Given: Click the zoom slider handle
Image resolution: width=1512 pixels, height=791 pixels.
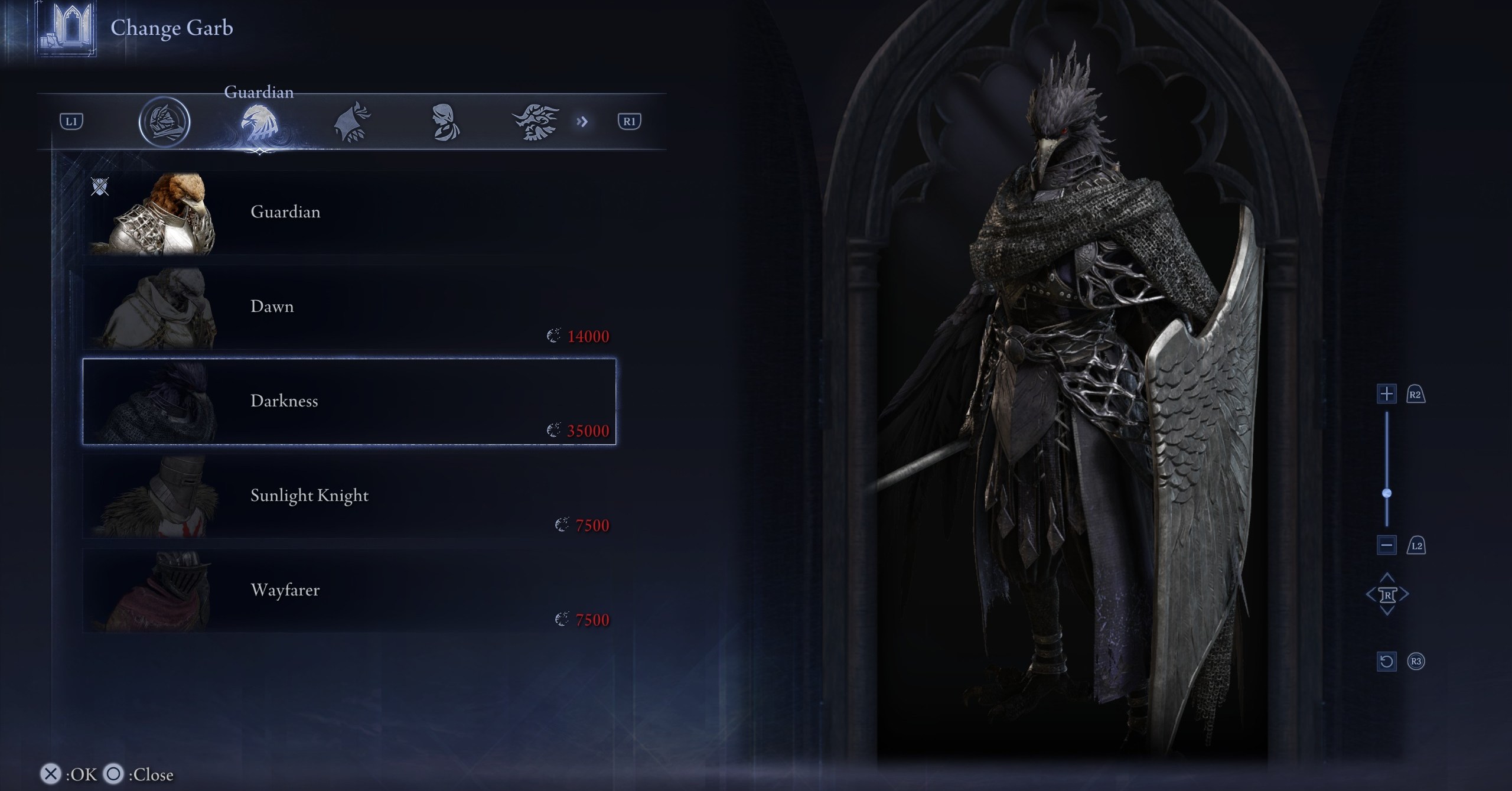Looking at the screenshot, I should [x=1387, y=493].
